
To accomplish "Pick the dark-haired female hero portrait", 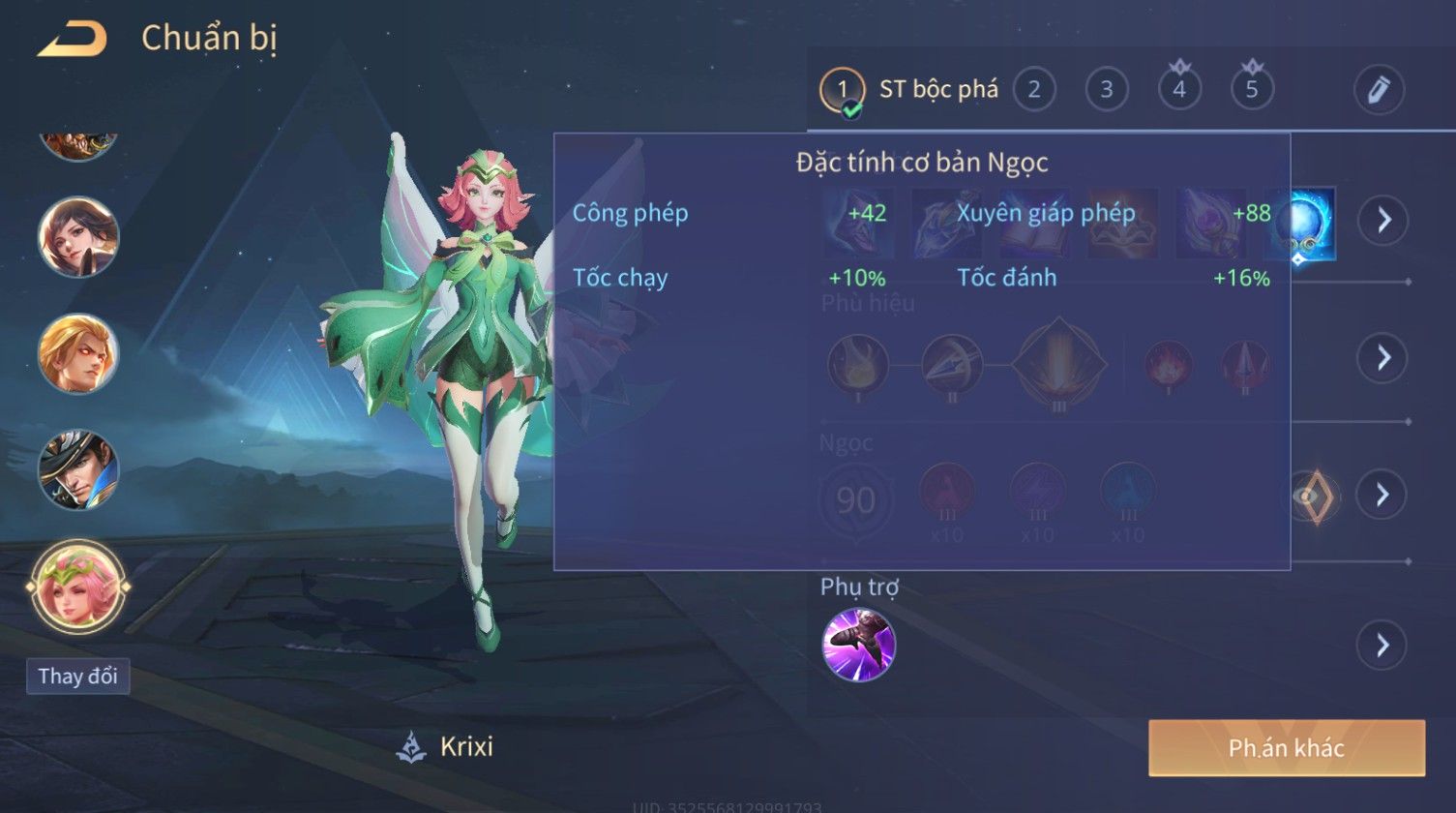I will (78, 237).
